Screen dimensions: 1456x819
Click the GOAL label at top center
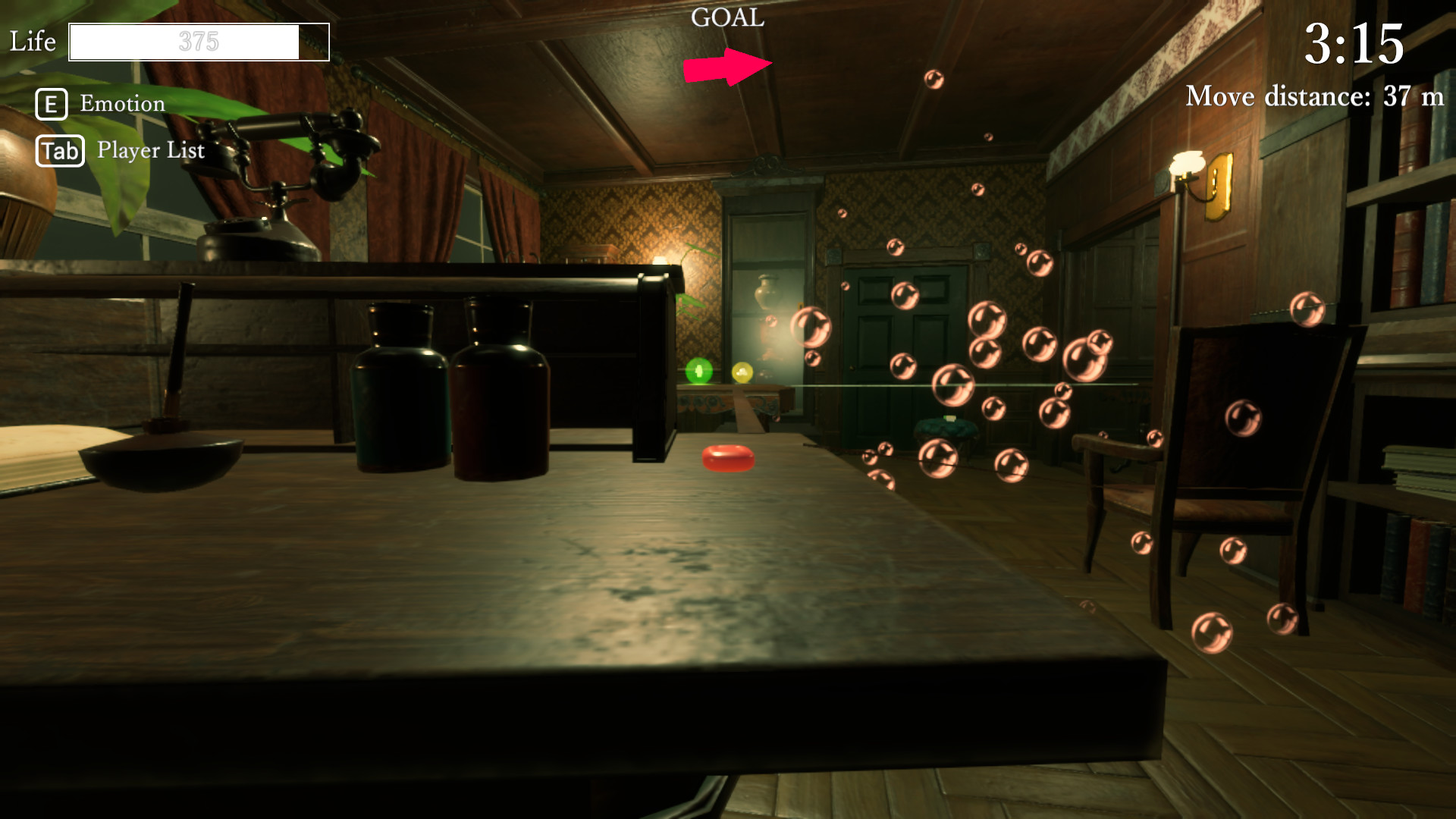tap(727, 18)
